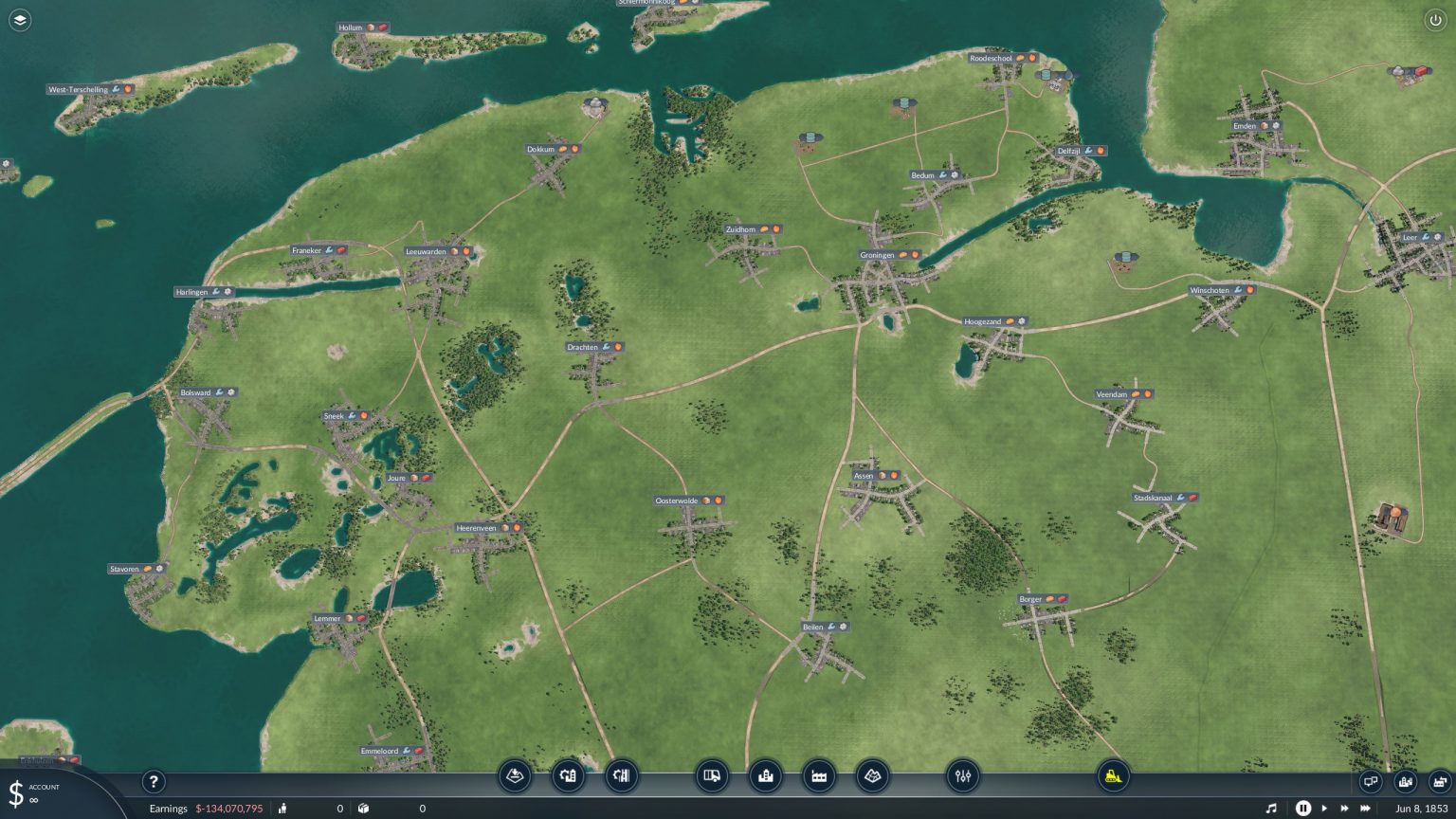Open the town list from the bottom-right
Viewport: 1456px width, 819px height.
[1404, 781]
